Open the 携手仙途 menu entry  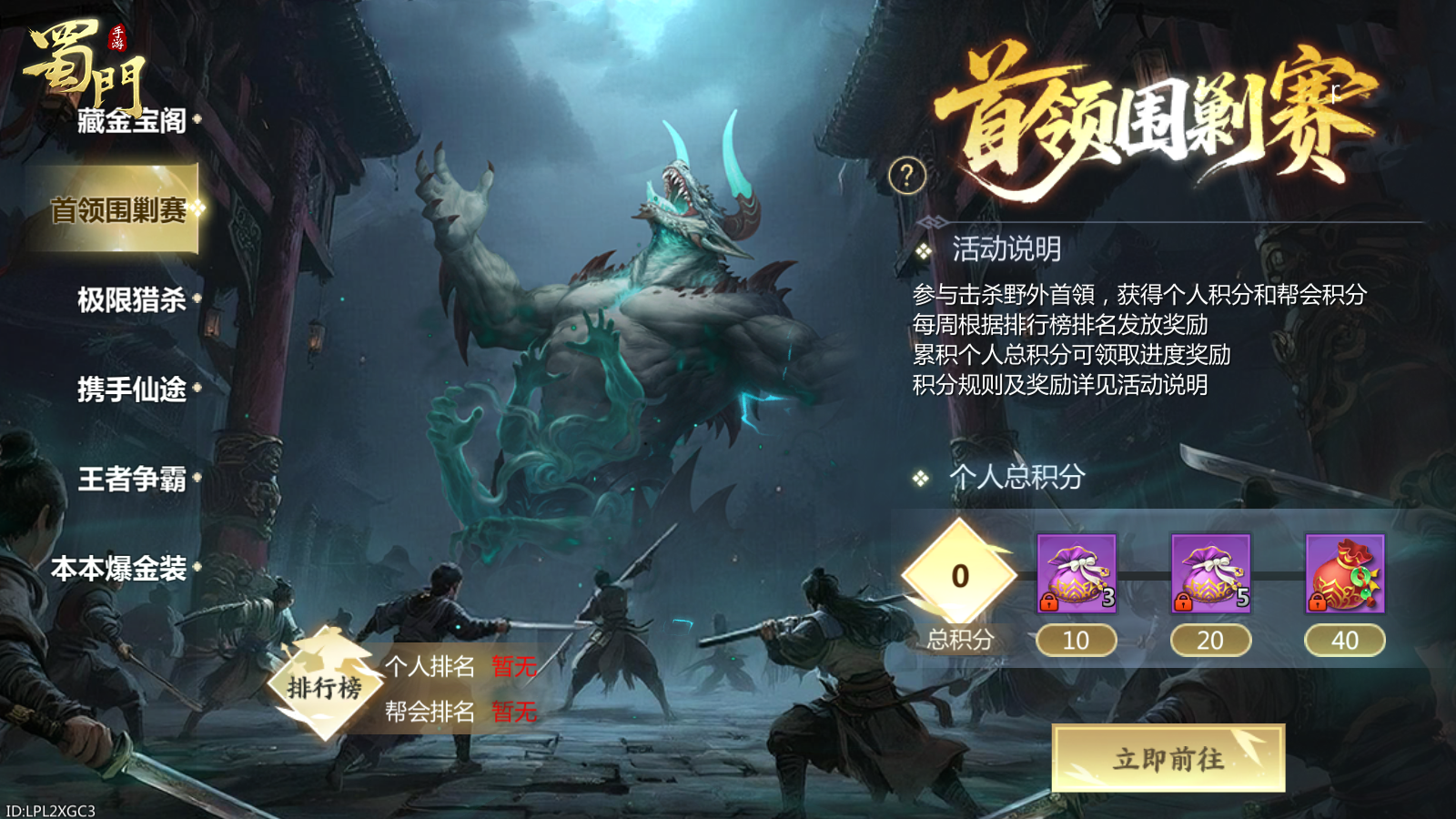tap(129, 391)
